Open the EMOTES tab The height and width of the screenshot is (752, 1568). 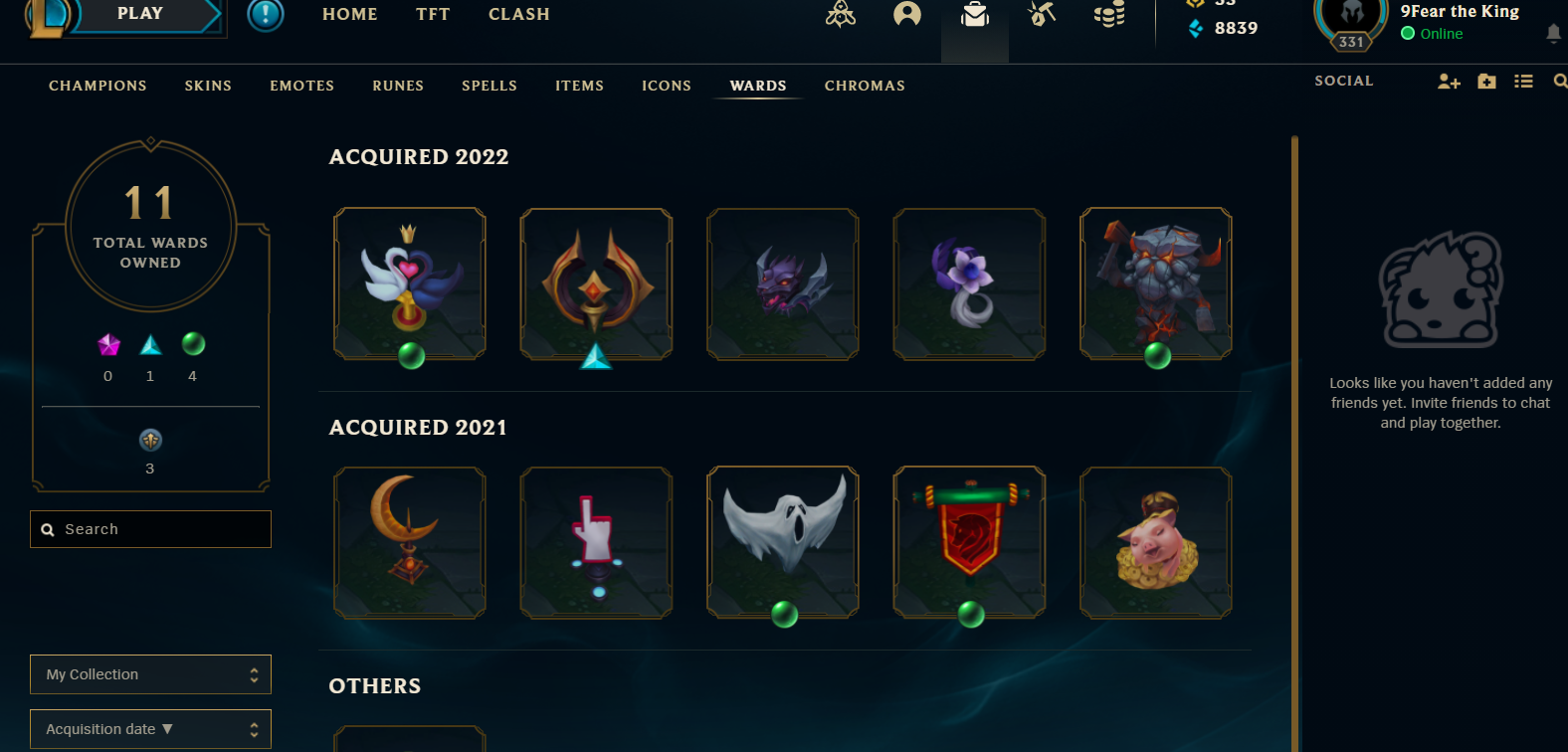point(301,86)
